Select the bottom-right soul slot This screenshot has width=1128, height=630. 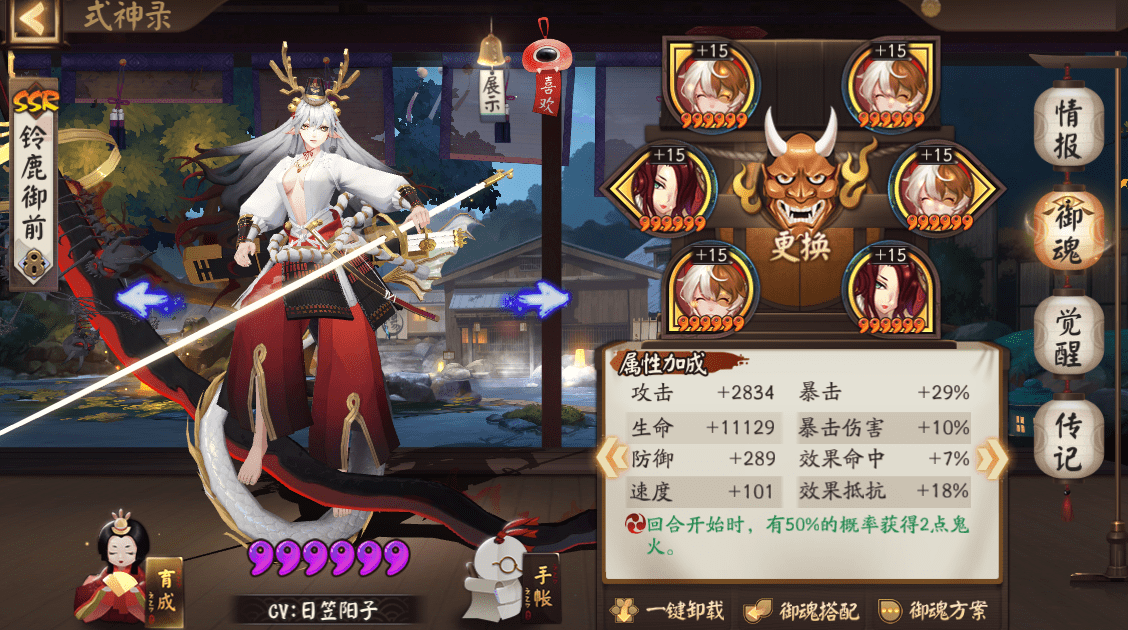888,291
